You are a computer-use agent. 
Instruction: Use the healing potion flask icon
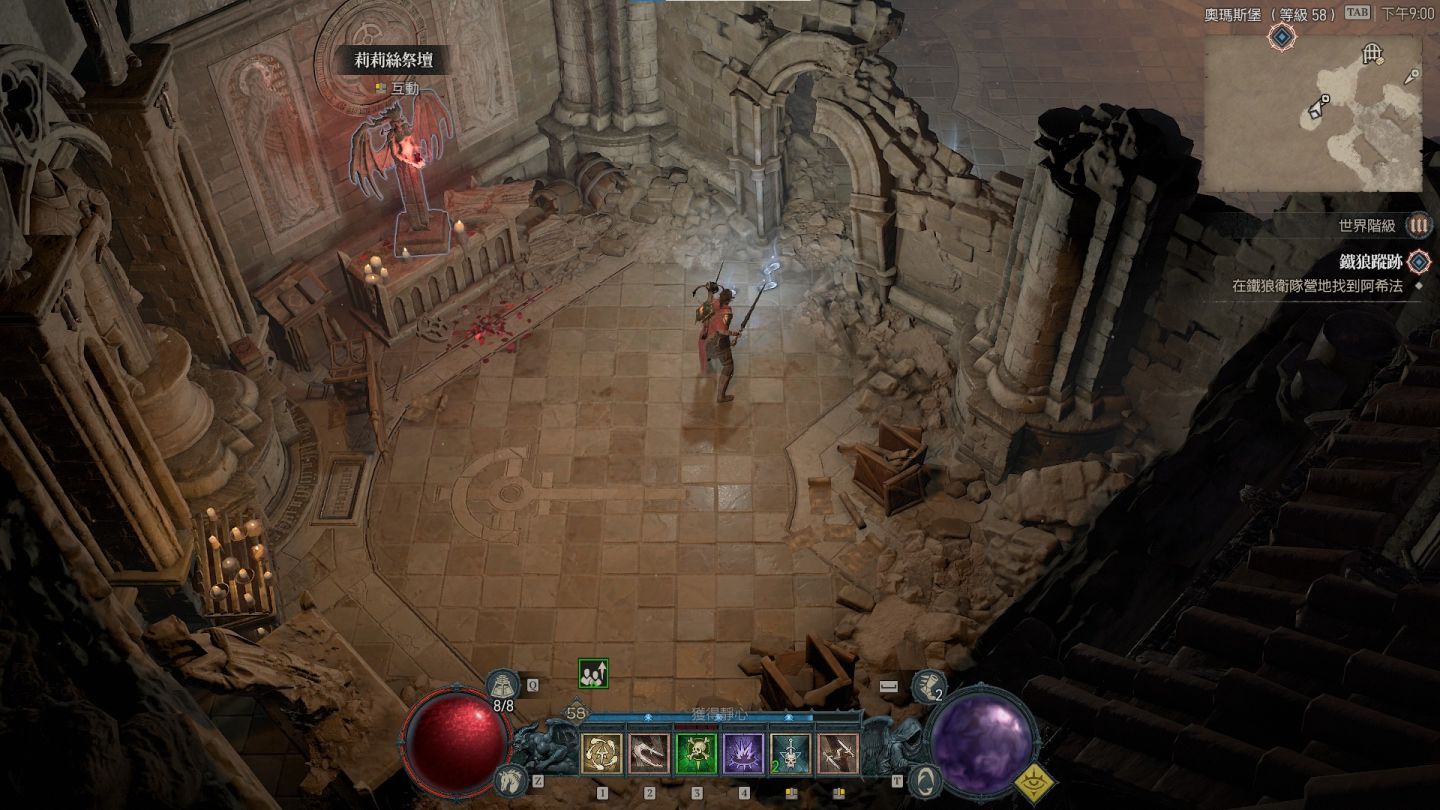click(502, 686)
